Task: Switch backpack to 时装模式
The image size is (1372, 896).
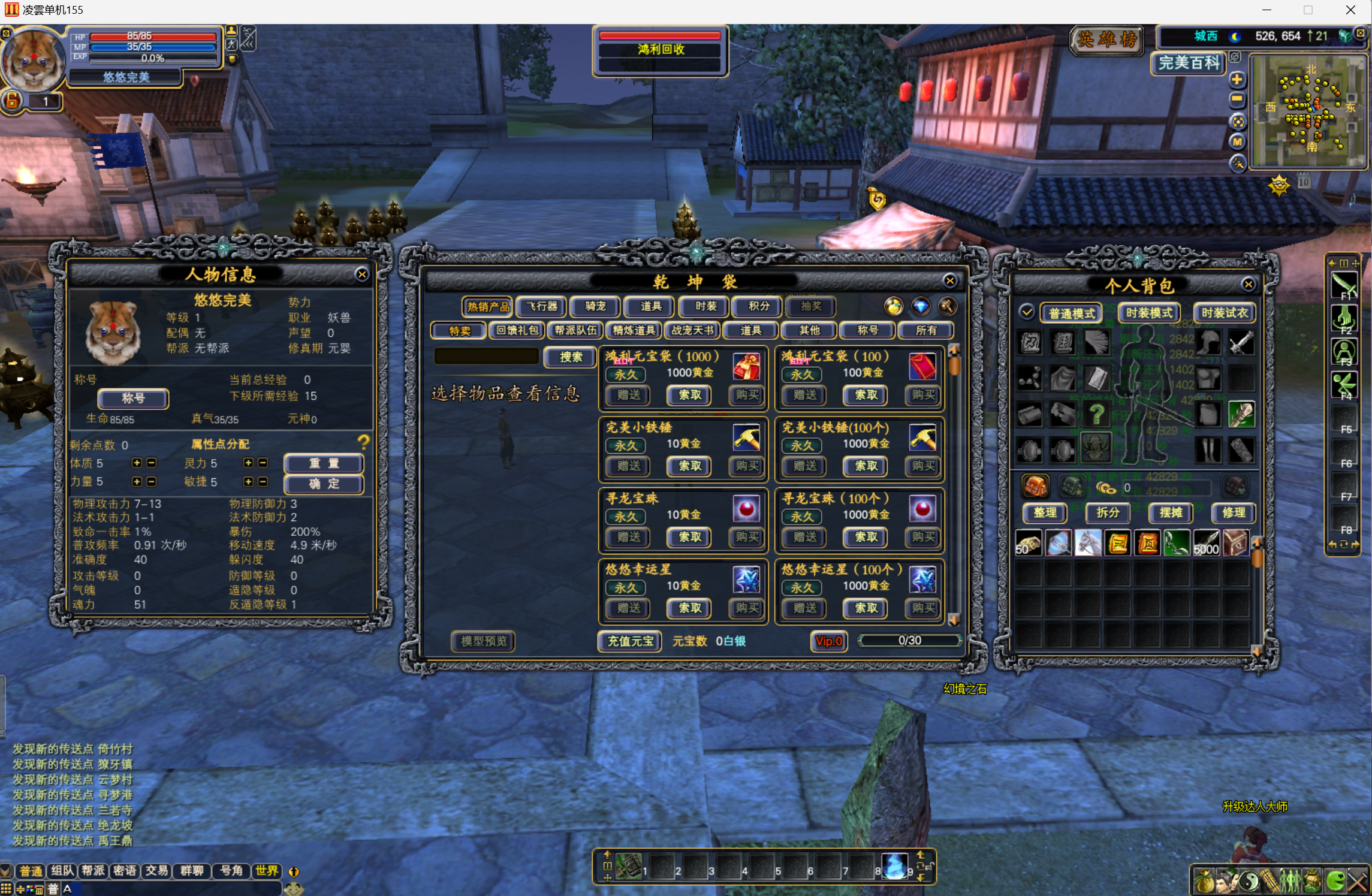Action: click(x=1148, y=313)
